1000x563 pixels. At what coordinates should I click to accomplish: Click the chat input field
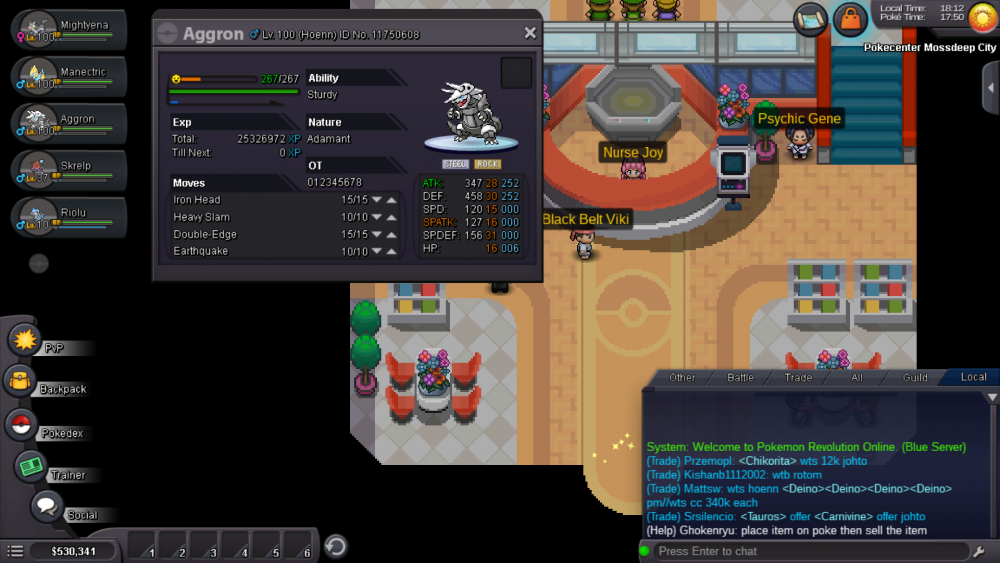click(x=800, y=551)
